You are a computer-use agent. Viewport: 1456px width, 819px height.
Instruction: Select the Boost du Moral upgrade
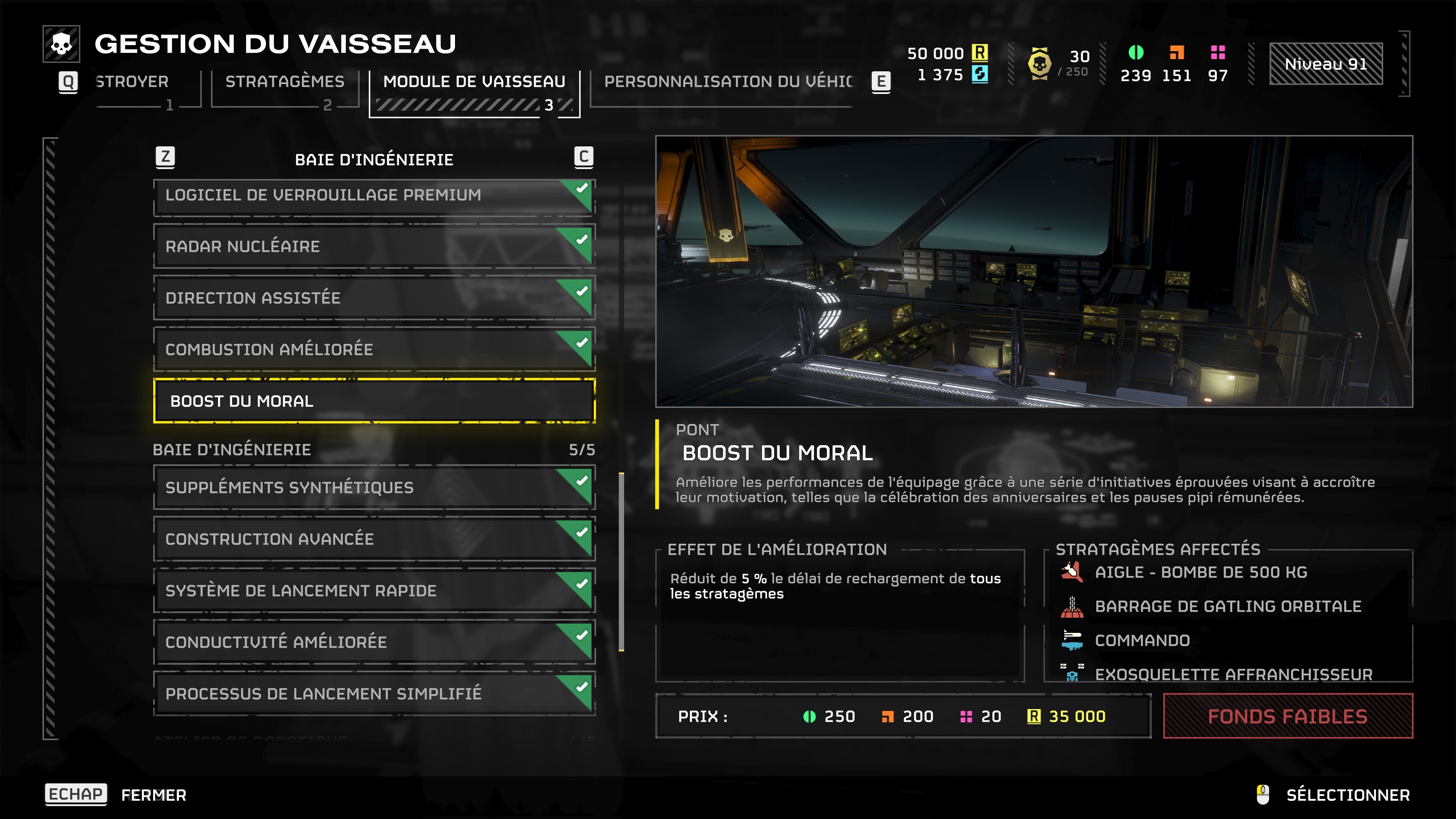pos(373,401)
